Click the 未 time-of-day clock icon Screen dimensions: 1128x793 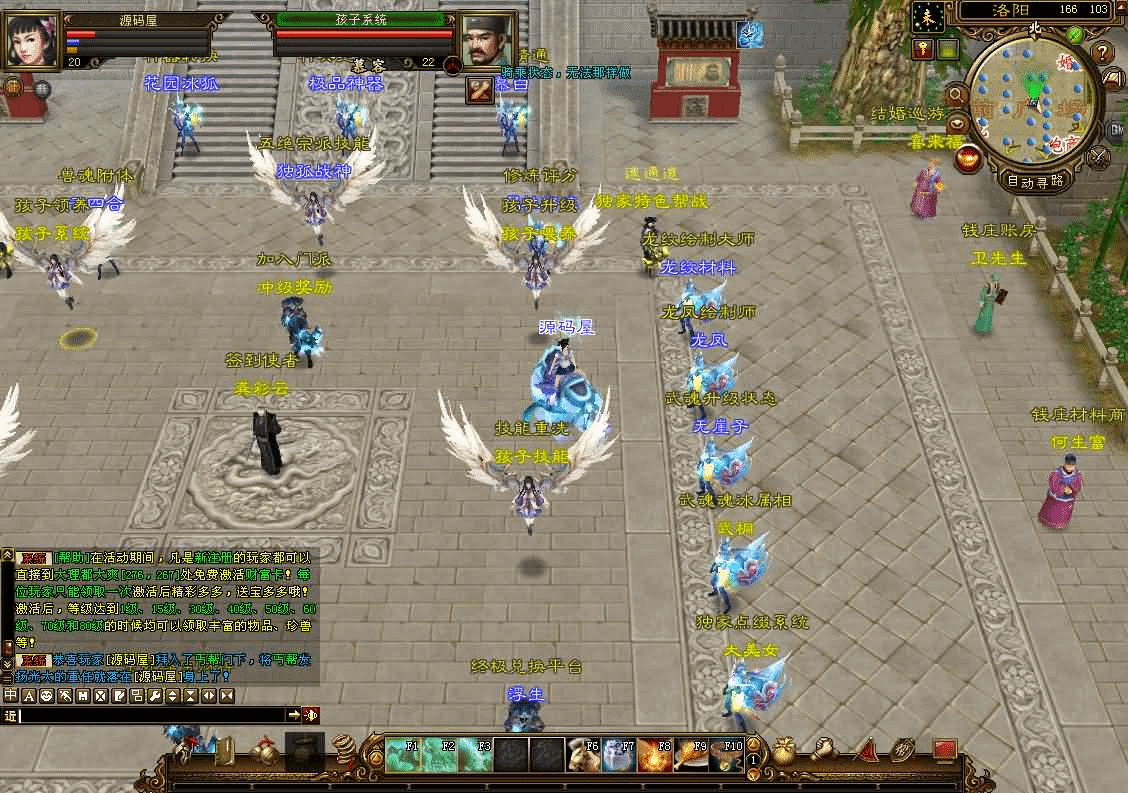[927, 16]
